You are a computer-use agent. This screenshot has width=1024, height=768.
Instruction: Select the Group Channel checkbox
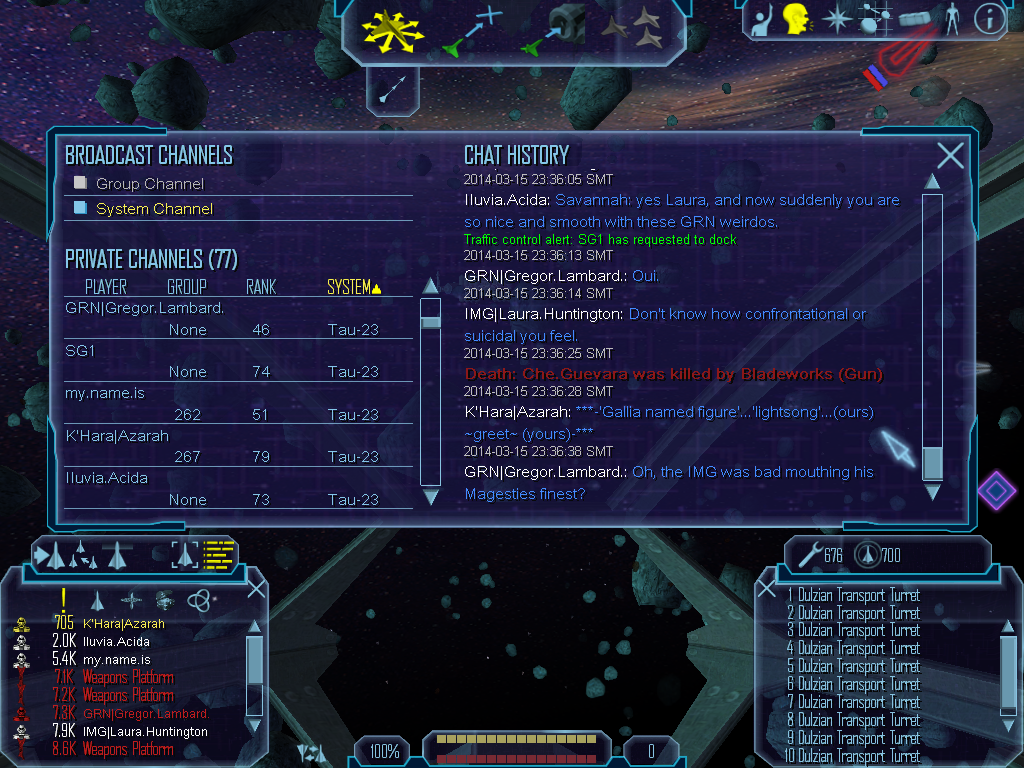[x=81, y=183]
